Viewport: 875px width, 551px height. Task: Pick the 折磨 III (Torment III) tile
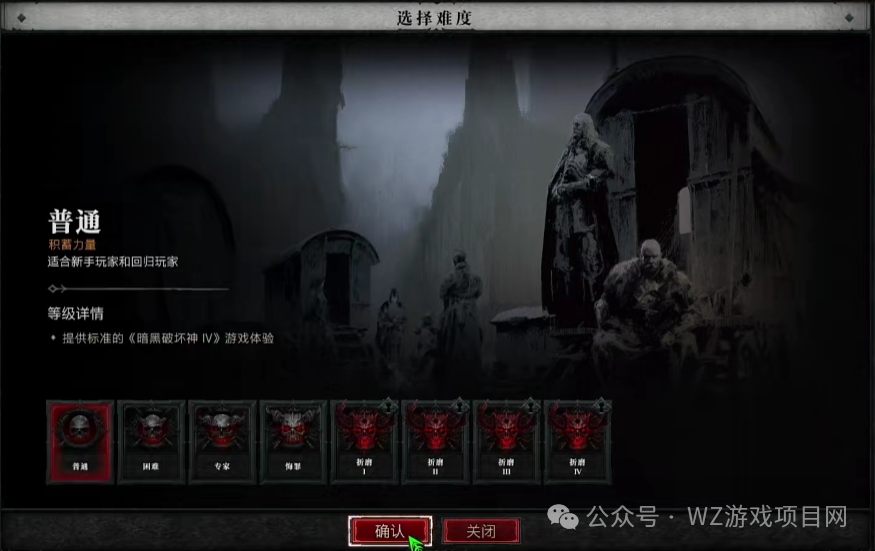[x=506, y=441]
